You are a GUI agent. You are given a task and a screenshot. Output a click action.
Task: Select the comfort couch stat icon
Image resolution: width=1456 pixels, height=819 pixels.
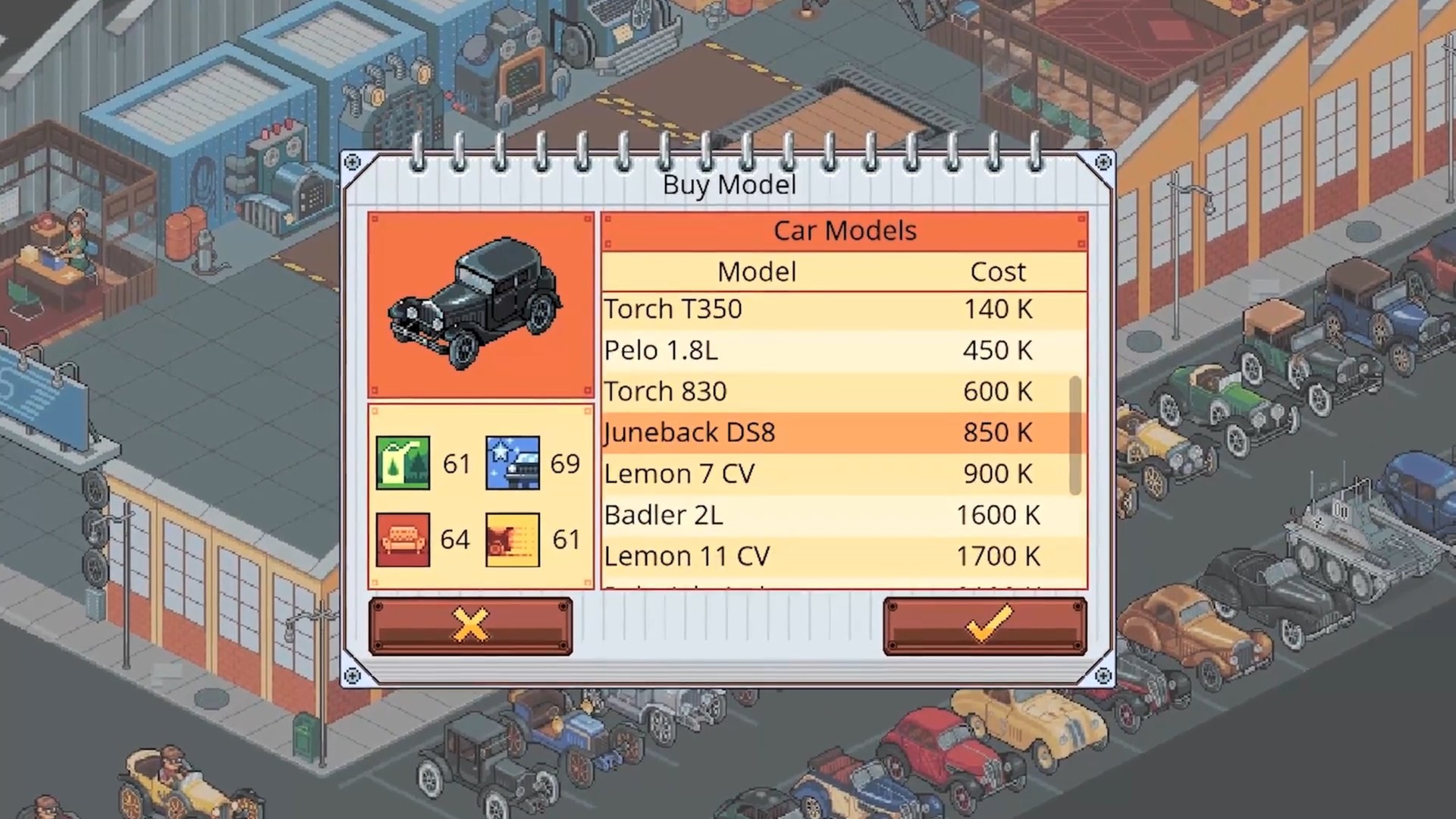pos(403,539)
